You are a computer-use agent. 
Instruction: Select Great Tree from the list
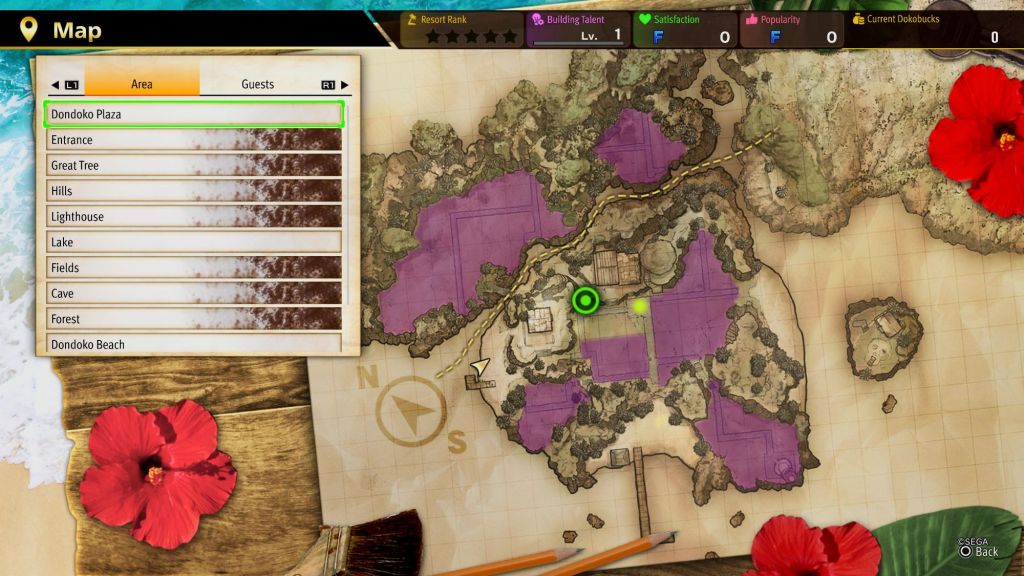(195, 165)
